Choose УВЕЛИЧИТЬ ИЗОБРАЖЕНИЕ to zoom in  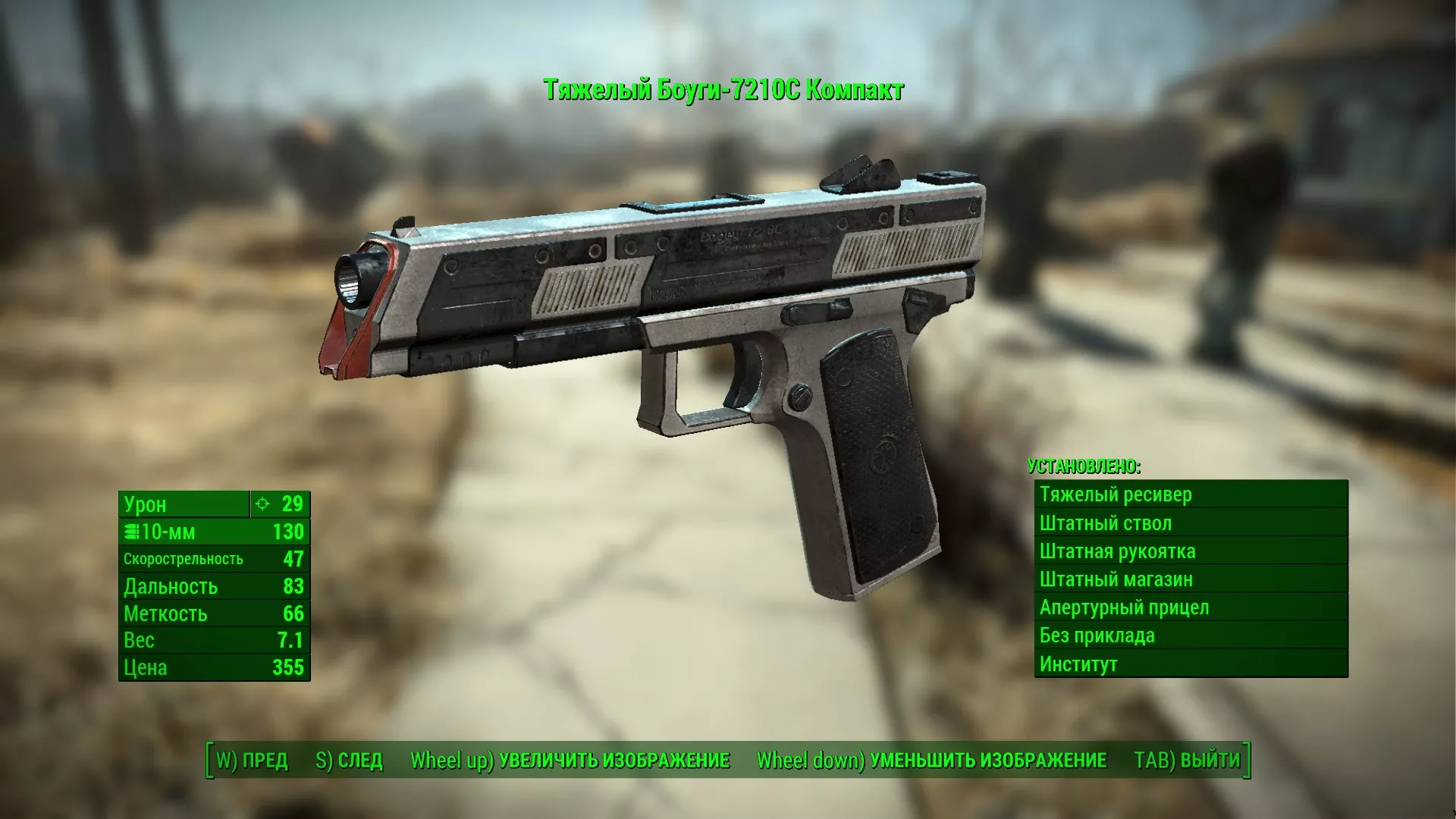tap(570, 760)
